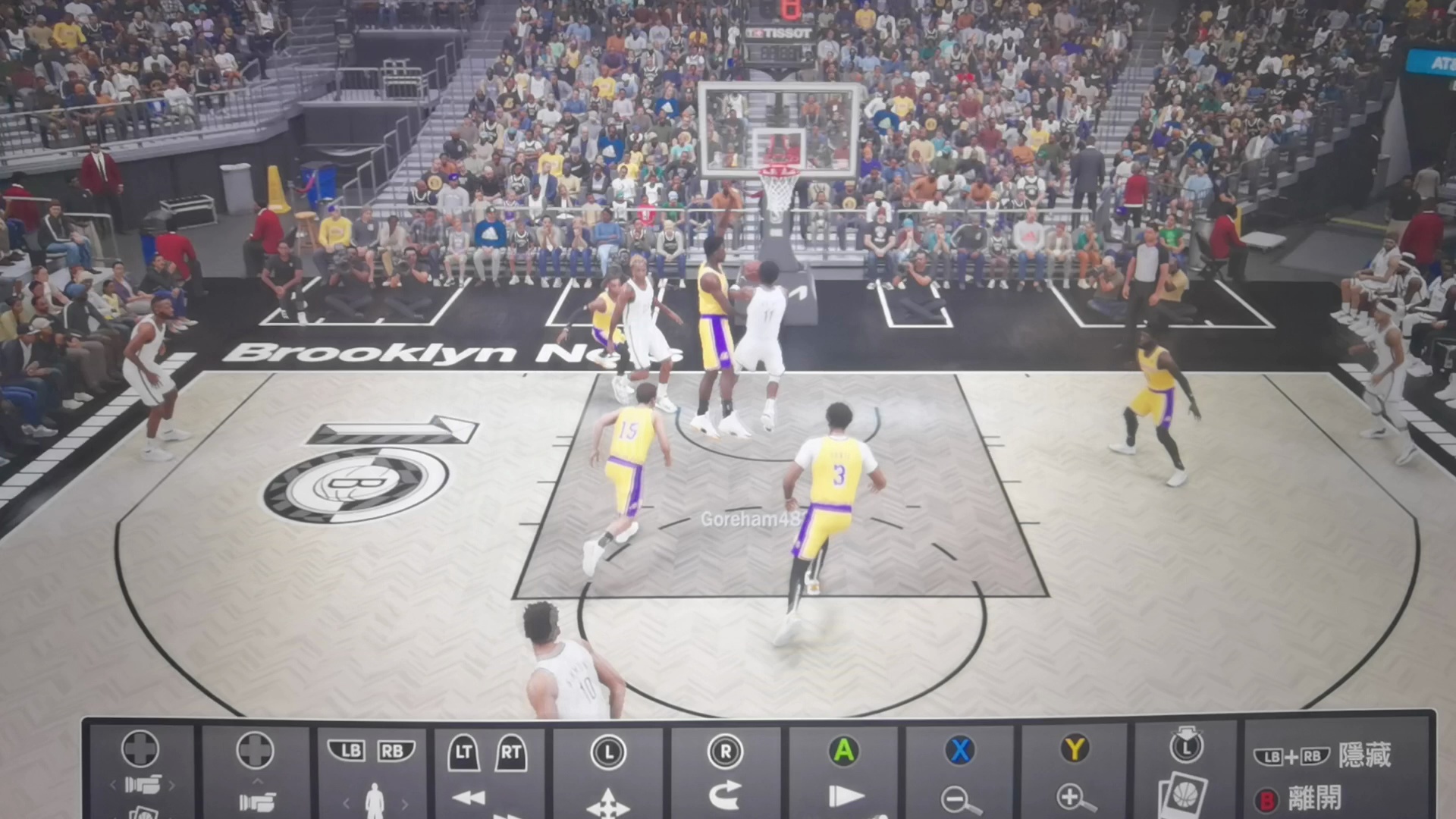Click the 離開 exit label
Image resolution: width=1456 pixels, height=819 pixels.
1314,799
